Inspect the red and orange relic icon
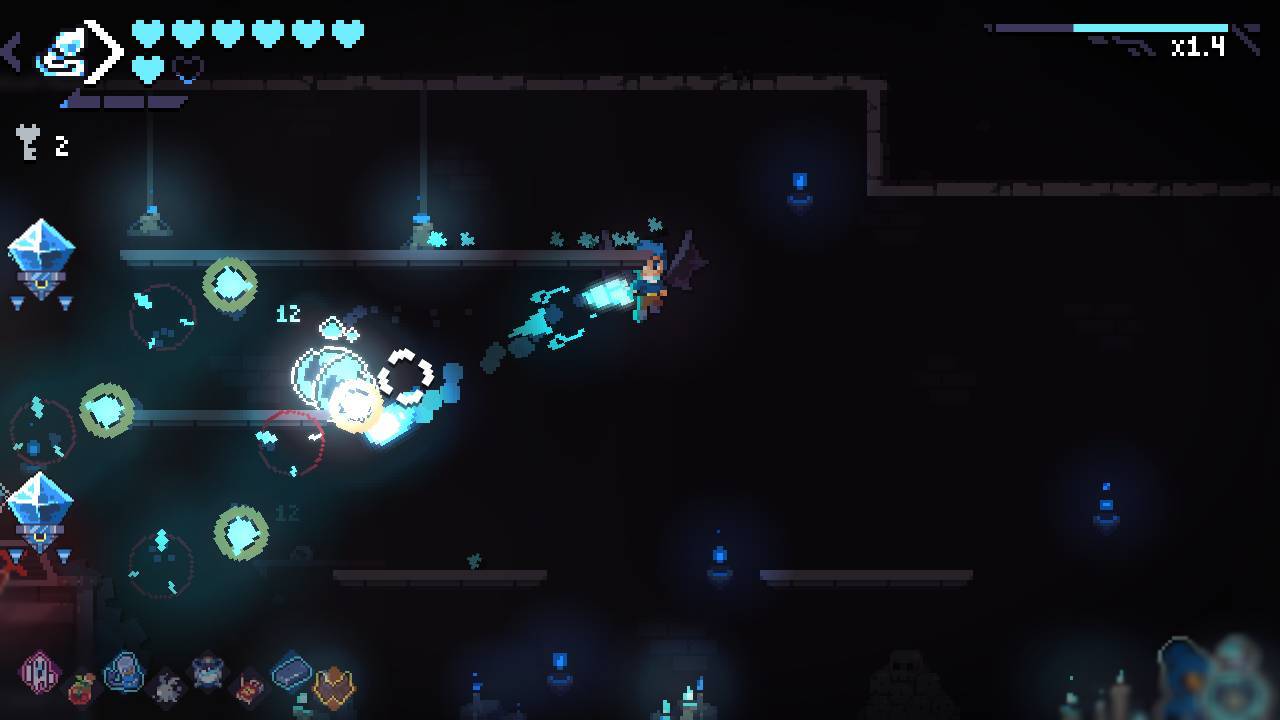This screenshot has height=720, width=1280. 250,688
